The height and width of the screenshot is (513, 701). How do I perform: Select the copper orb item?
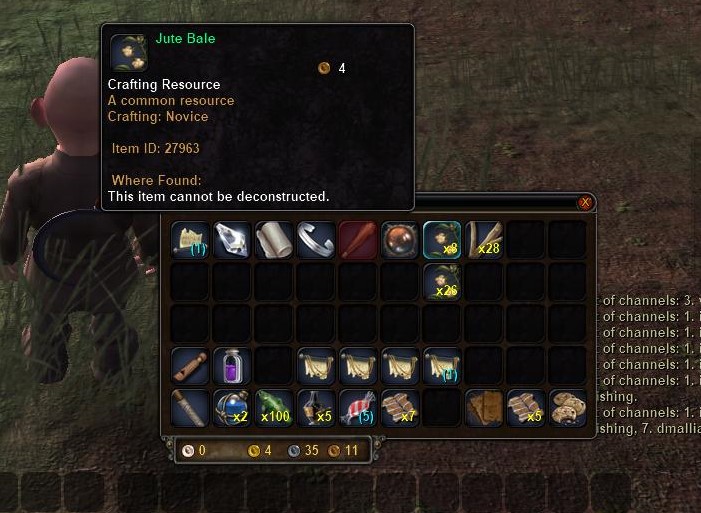(399, 239)
